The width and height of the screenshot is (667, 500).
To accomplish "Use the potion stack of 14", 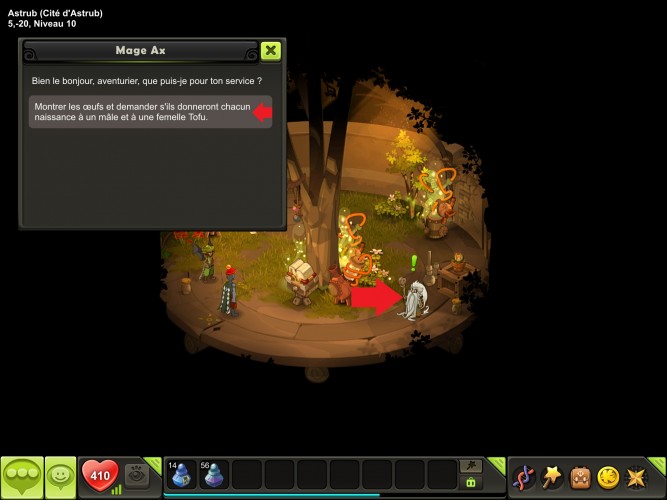I will pos(181,474).
